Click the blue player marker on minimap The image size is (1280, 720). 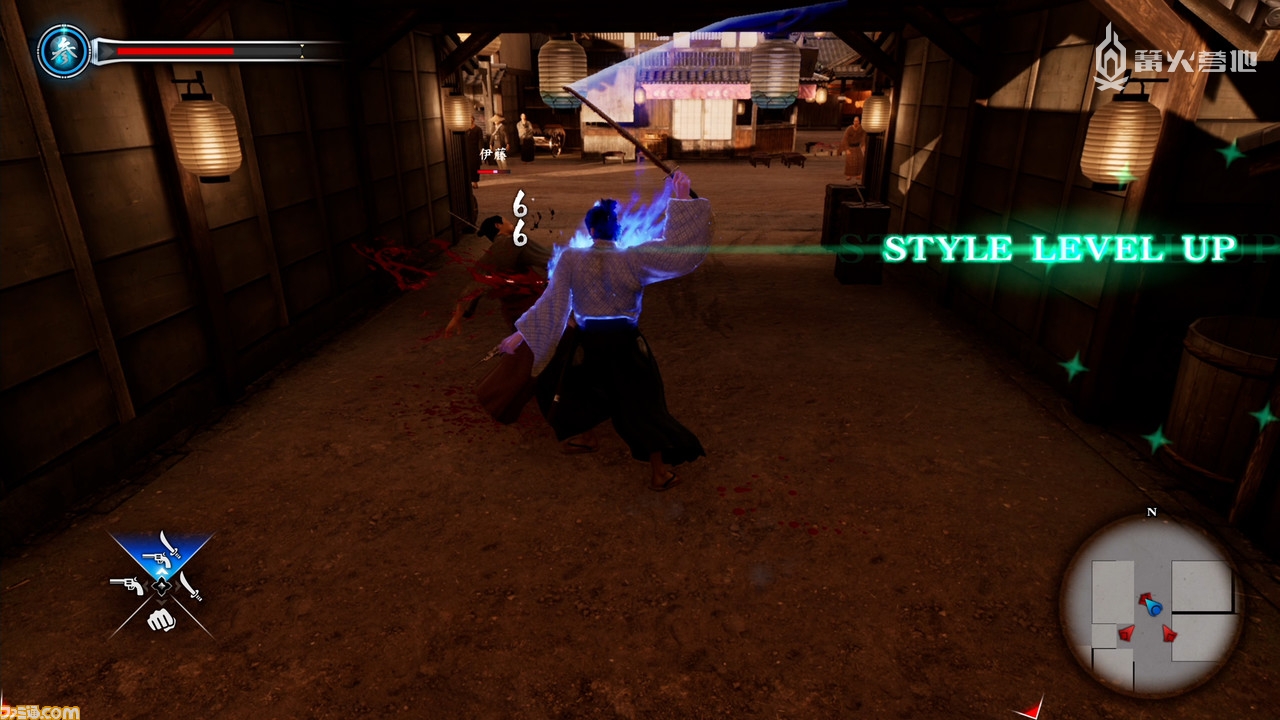click(x=1154, y=607)
